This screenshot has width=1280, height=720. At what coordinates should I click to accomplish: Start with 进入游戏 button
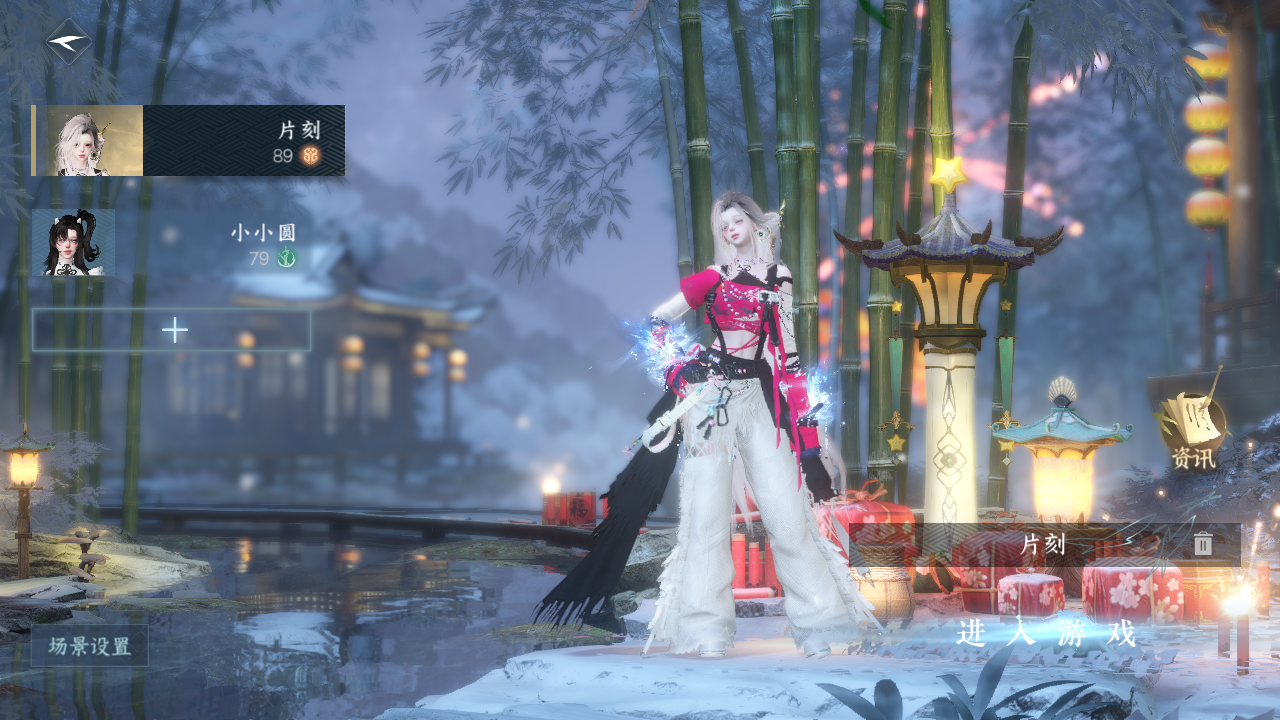(1046, 634)
